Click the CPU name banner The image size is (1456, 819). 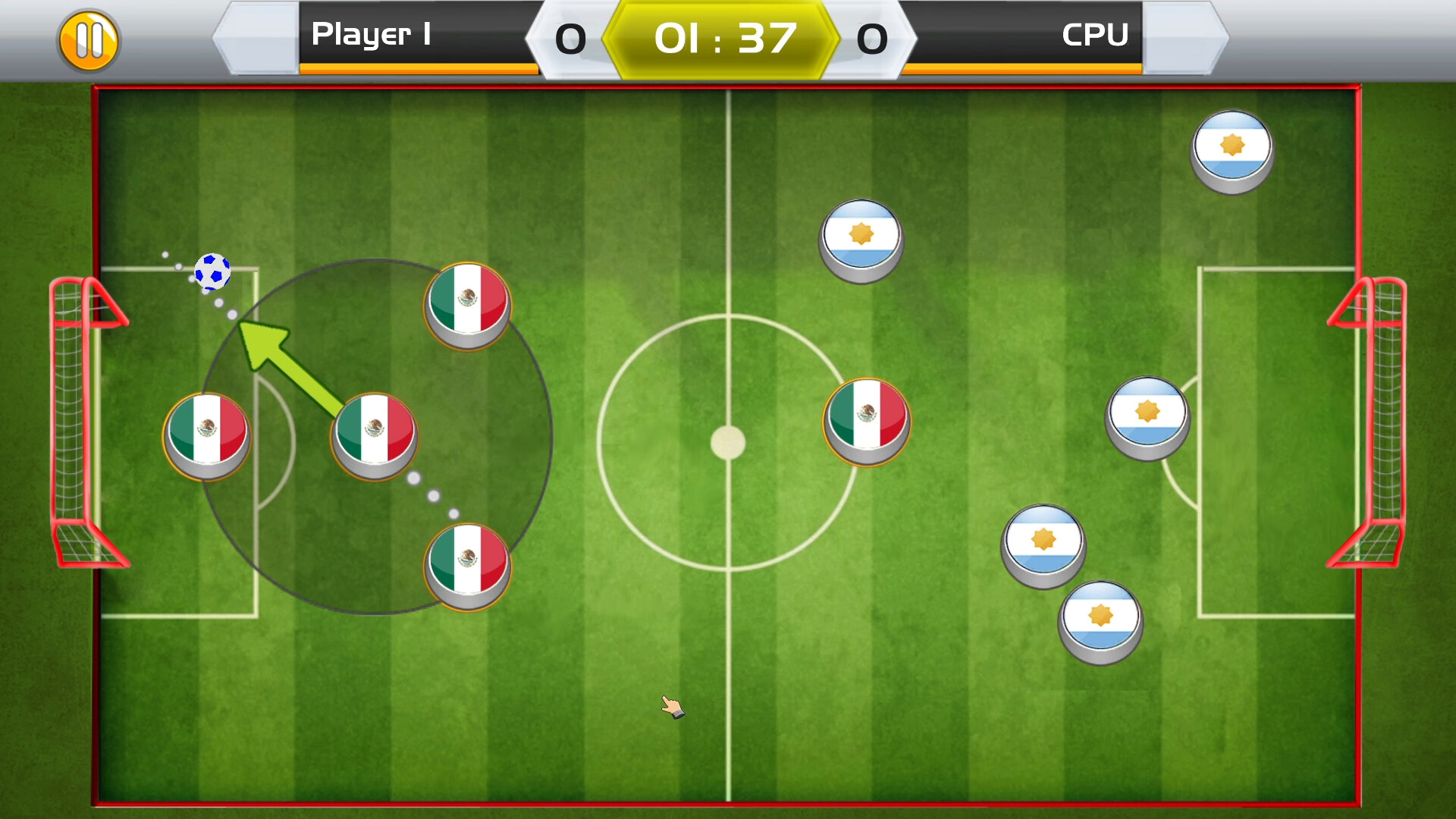[x=1095, y=35]
